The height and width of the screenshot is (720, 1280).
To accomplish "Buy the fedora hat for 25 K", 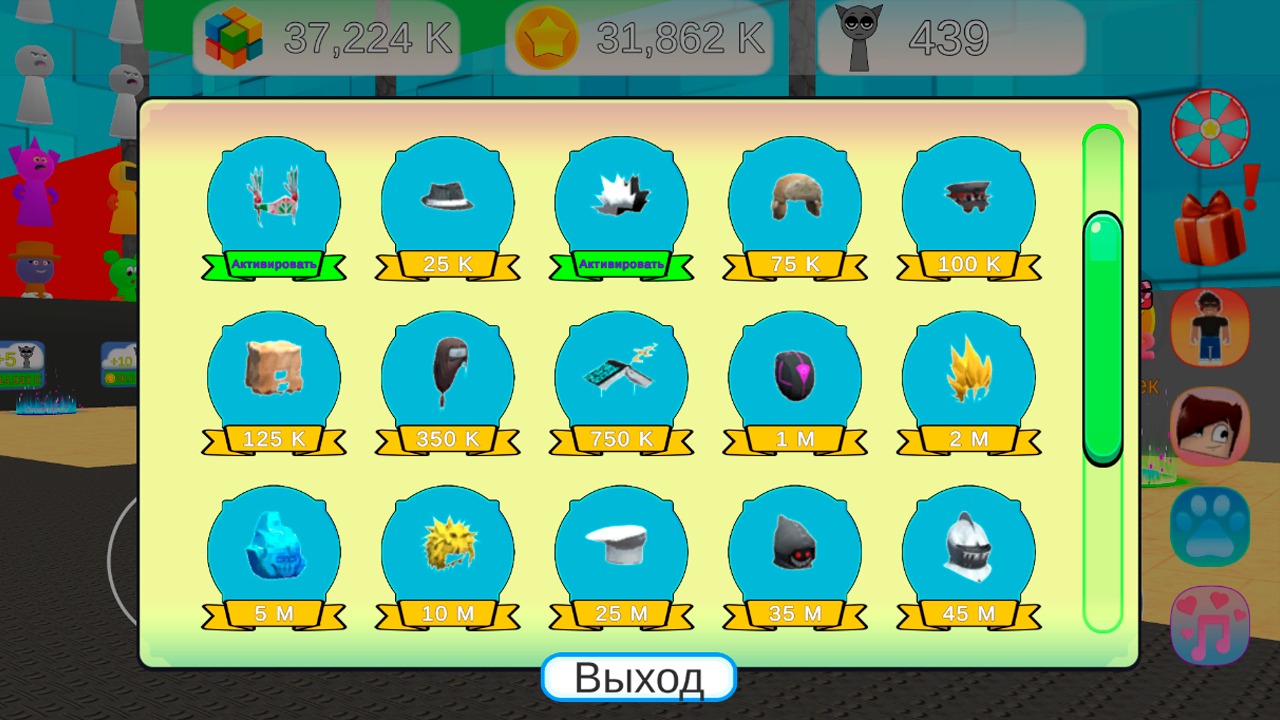I will (448, 262).
